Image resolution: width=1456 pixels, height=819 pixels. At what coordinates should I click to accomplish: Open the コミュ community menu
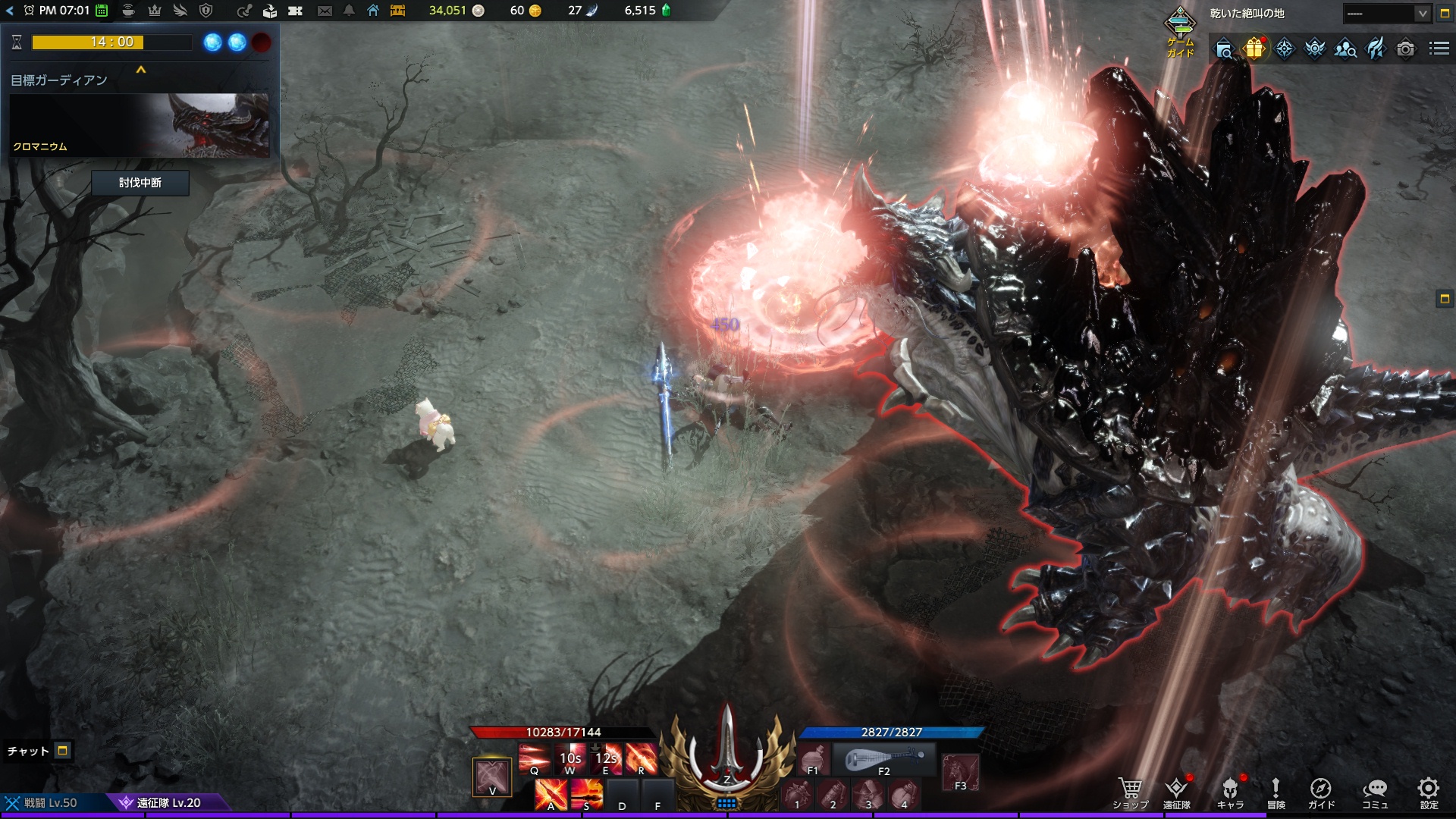[x=1375, y=792]
